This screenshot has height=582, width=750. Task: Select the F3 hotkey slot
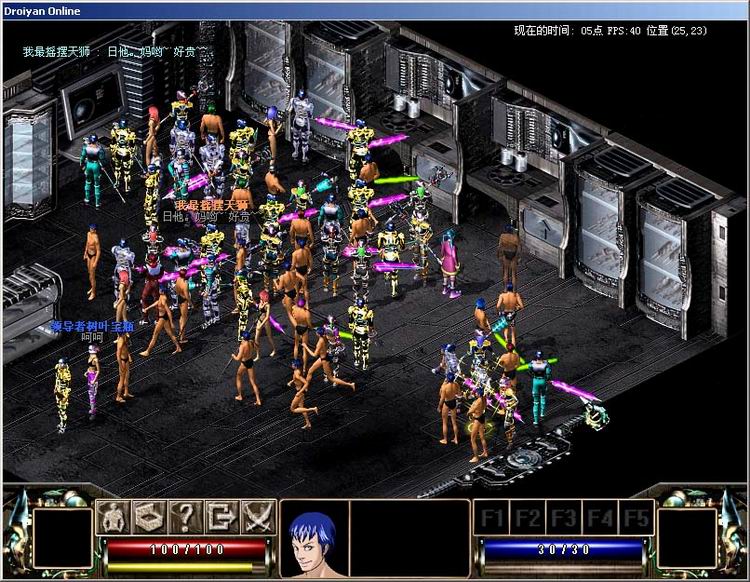(564, 518)
